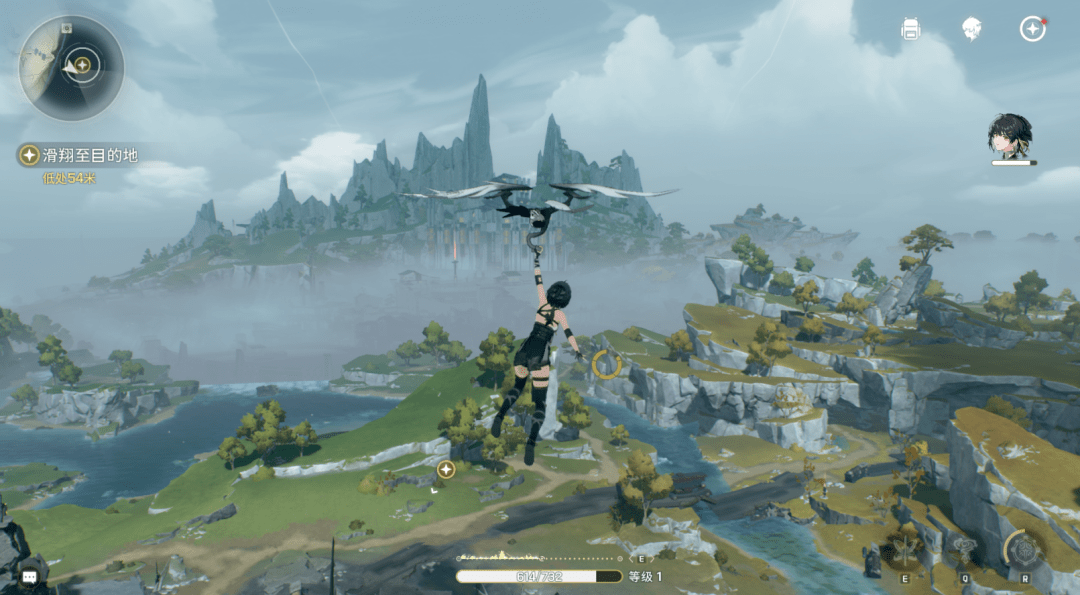This screenshot has height=595, width=1080.
Task: Activate the butterfly-shaped skill icon
Action: coord(905,550)
